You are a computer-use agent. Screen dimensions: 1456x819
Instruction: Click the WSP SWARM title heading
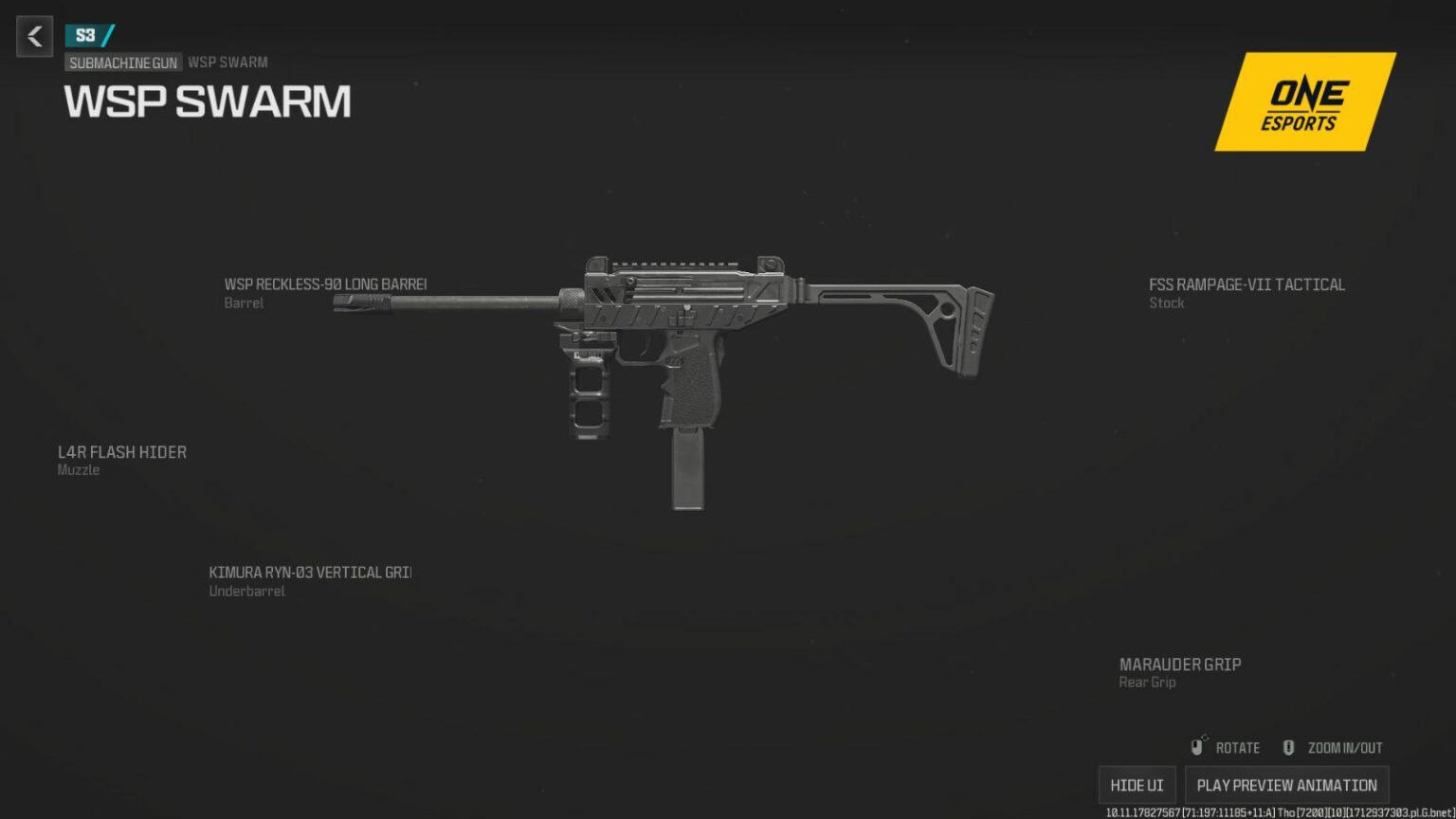point(207,100)
